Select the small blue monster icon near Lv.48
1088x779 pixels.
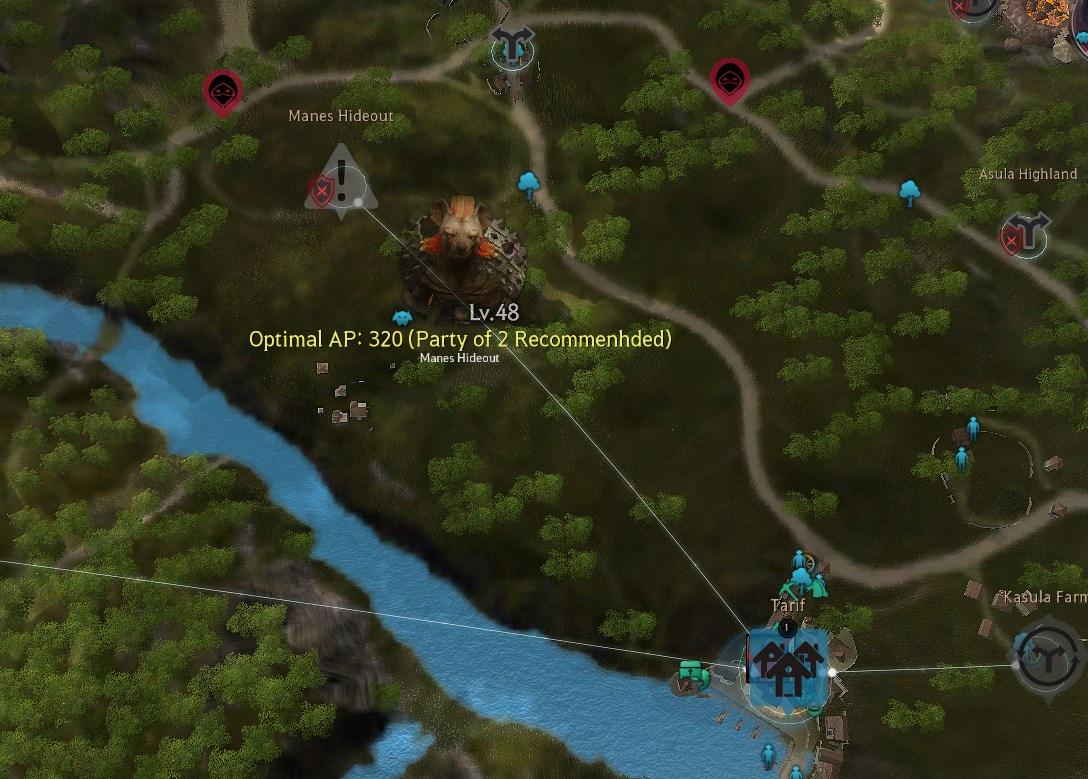[x=402, y=318]
